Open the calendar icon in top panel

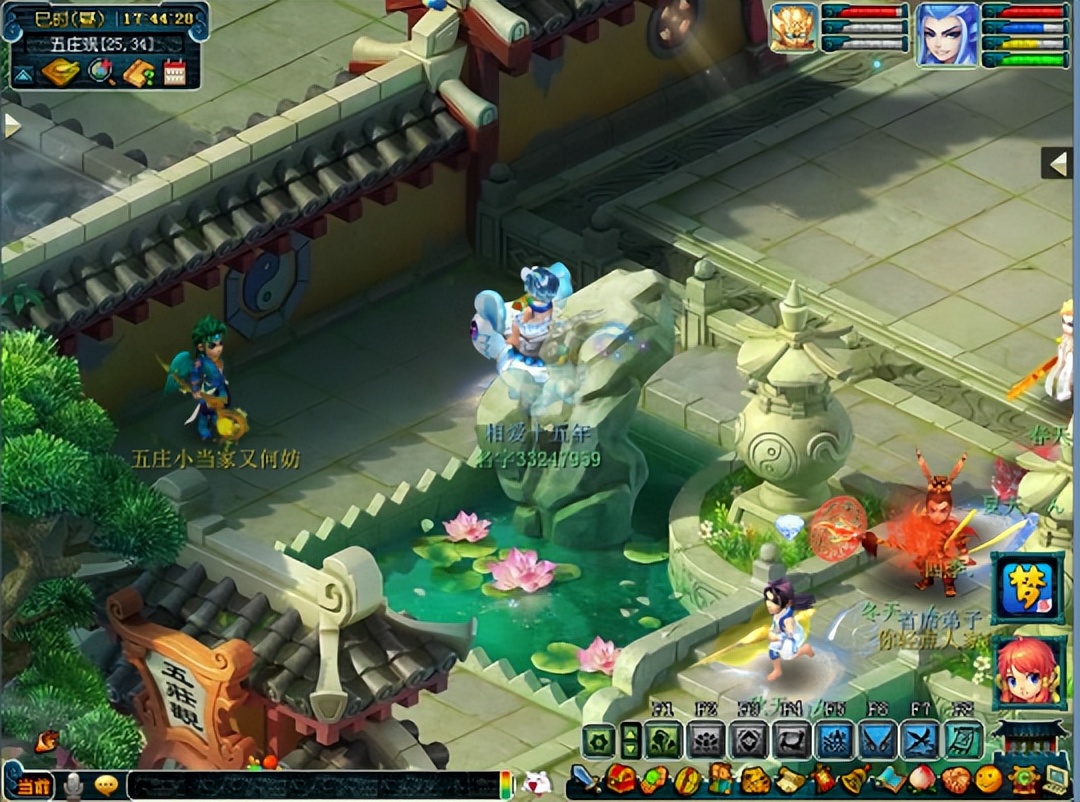175,72
